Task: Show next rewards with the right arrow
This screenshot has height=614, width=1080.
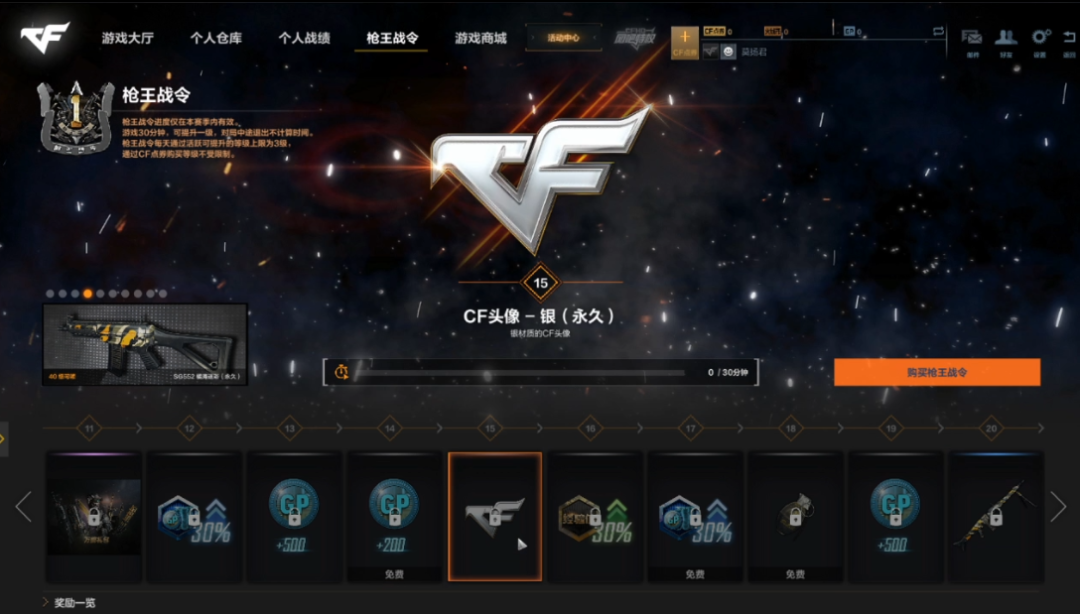Action: (1058, 507)
